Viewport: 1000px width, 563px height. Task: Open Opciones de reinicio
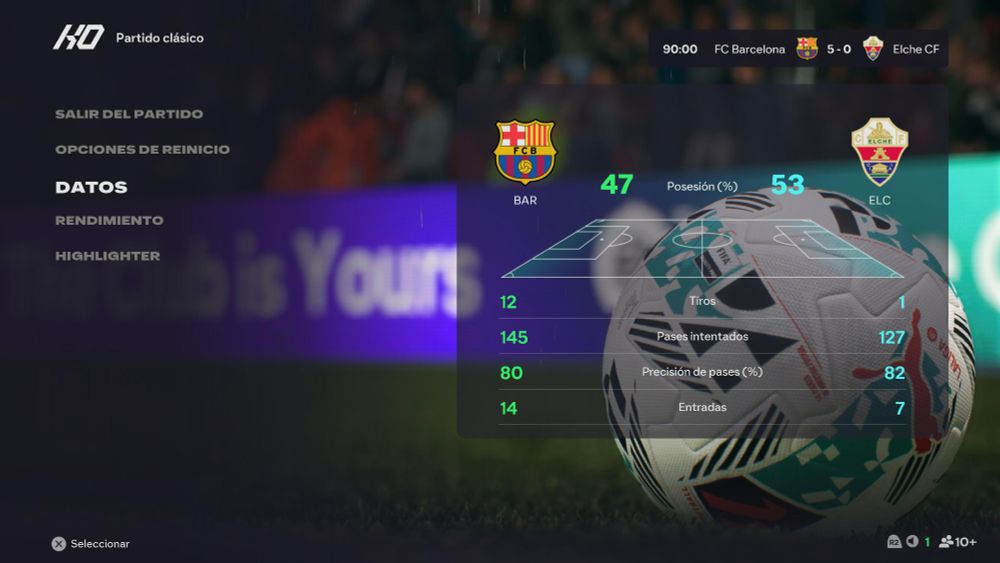click(x=142, y=150)
